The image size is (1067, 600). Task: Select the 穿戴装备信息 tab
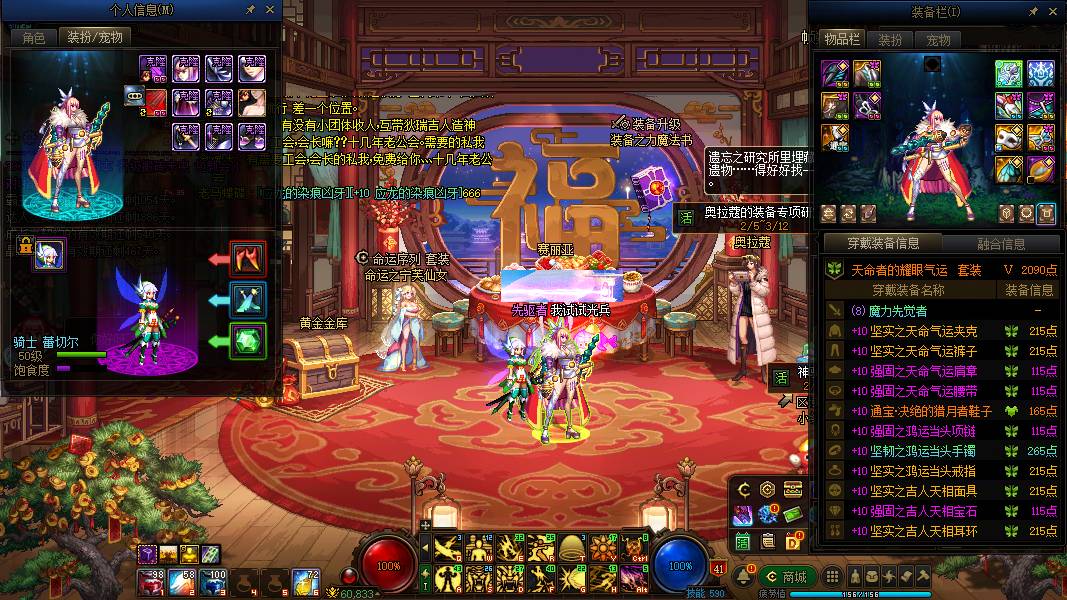(884, 243)
